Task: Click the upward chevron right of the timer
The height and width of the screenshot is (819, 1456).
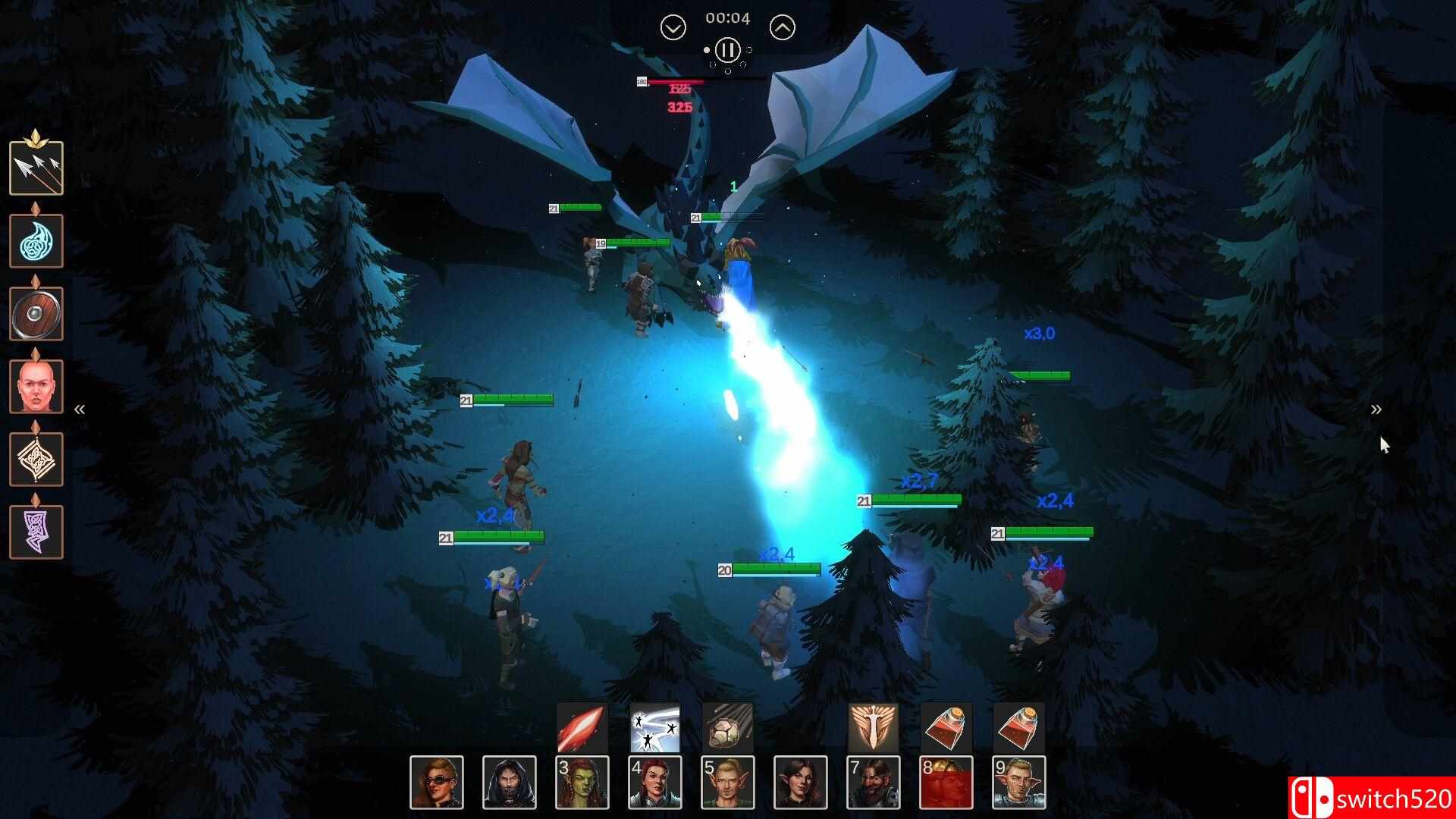Action: pyautogui.click(x=781, y=27)
